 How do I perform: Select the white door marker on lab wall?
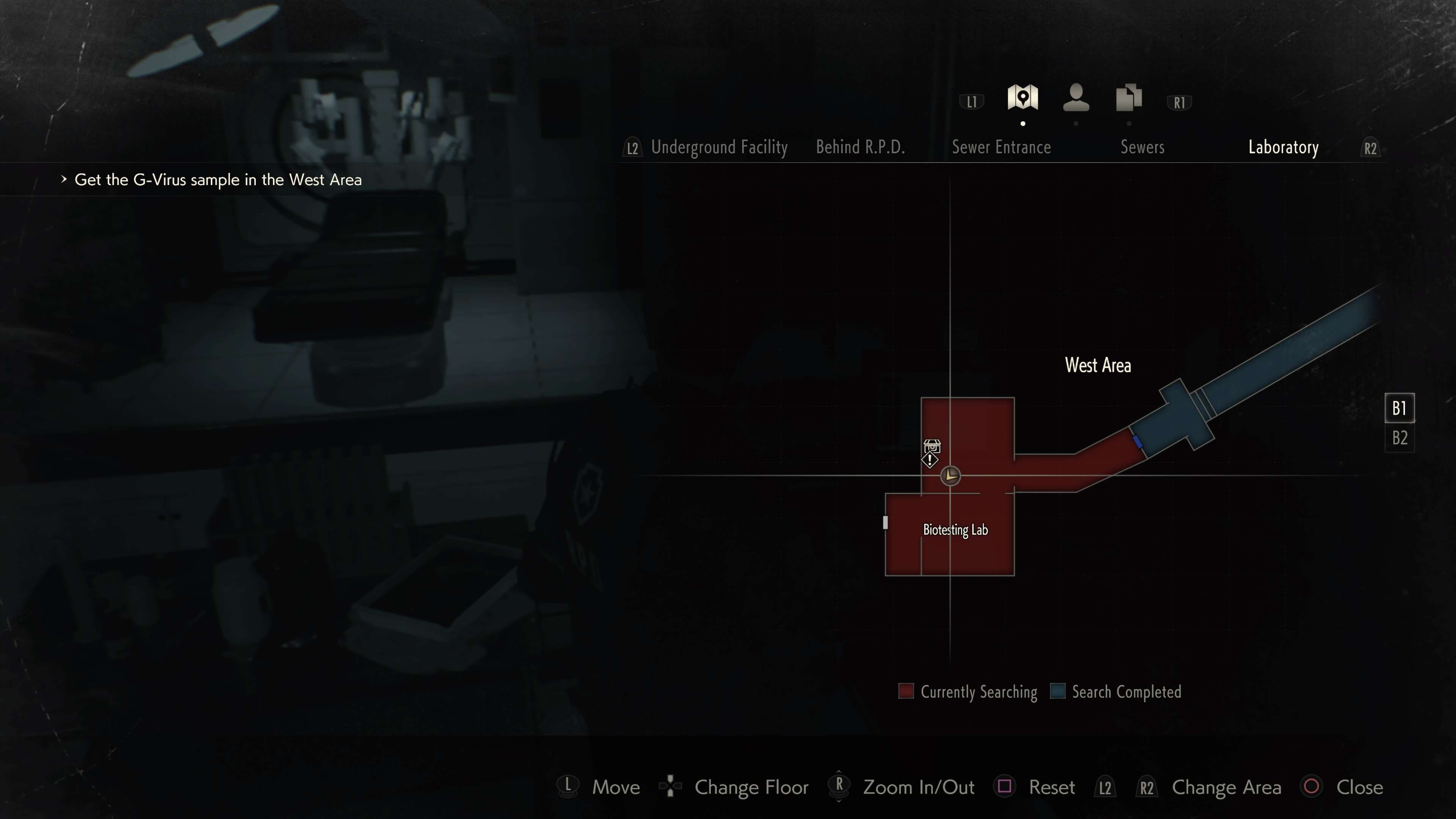(885, 523)
